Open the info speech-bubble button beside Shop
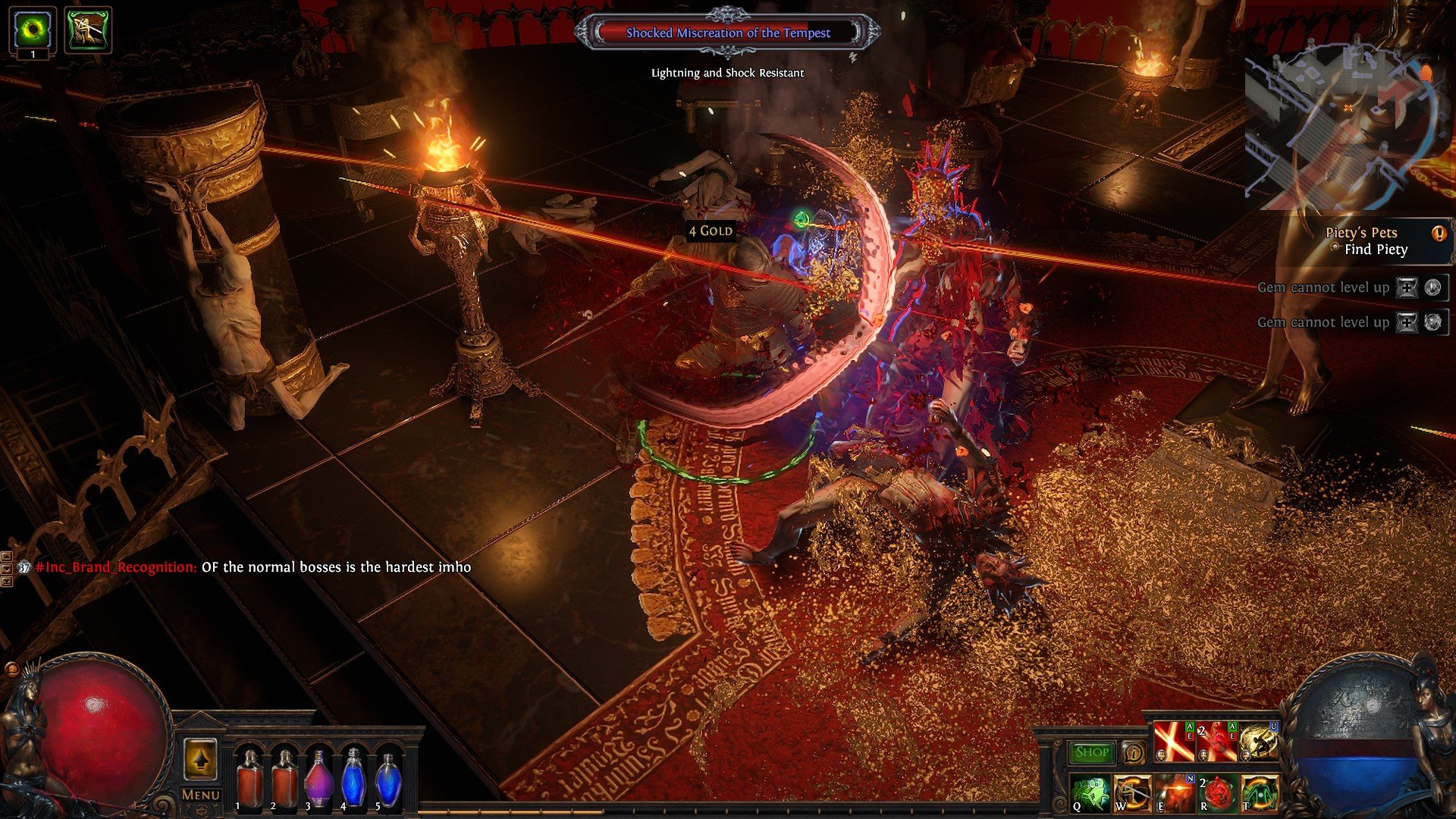Screen dimensions: 1456x819 click(1134, 752)
